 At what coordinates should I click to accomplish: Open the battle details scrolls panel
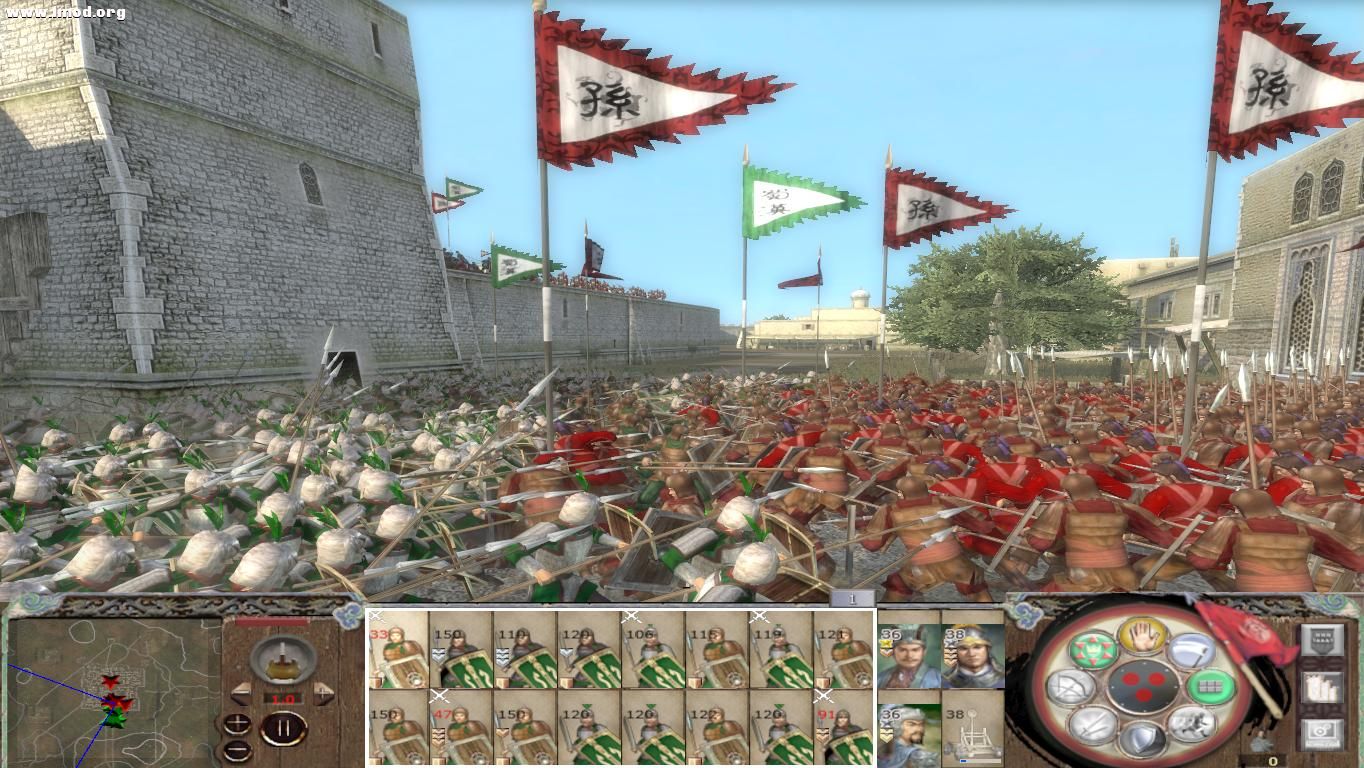(1322, 686)
